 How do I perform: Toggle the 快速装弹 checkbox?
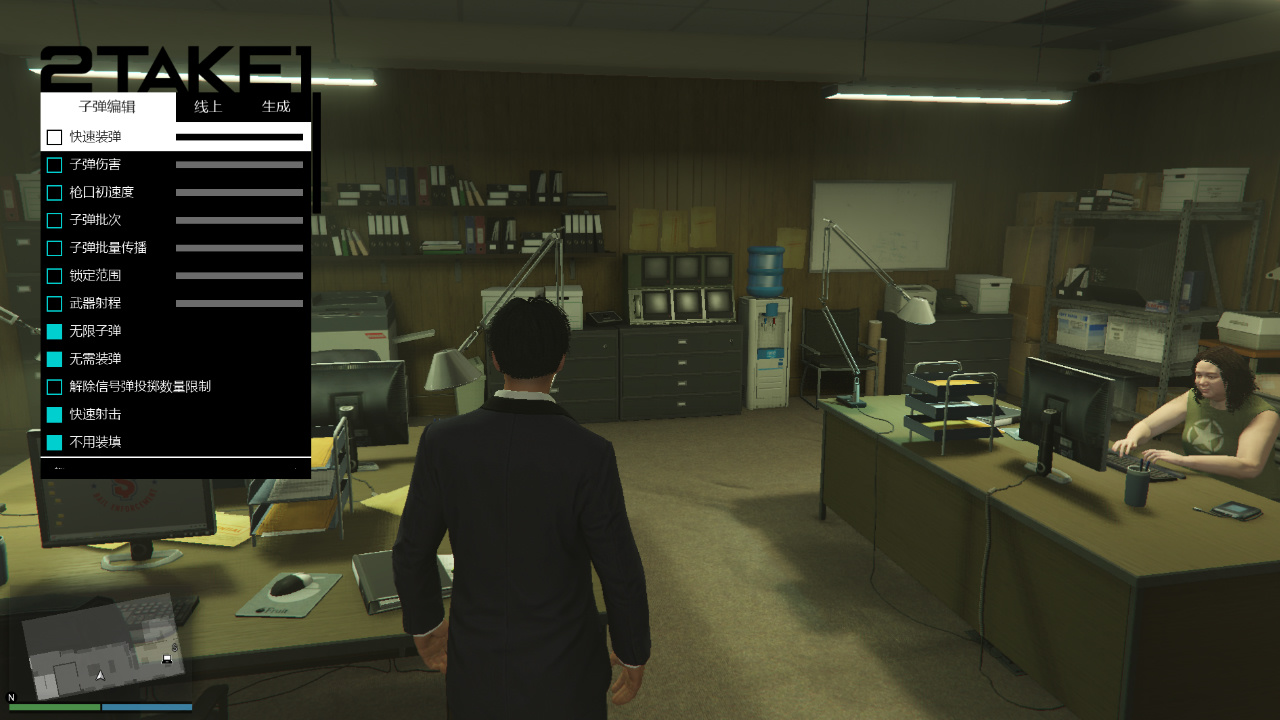(55, 137)
